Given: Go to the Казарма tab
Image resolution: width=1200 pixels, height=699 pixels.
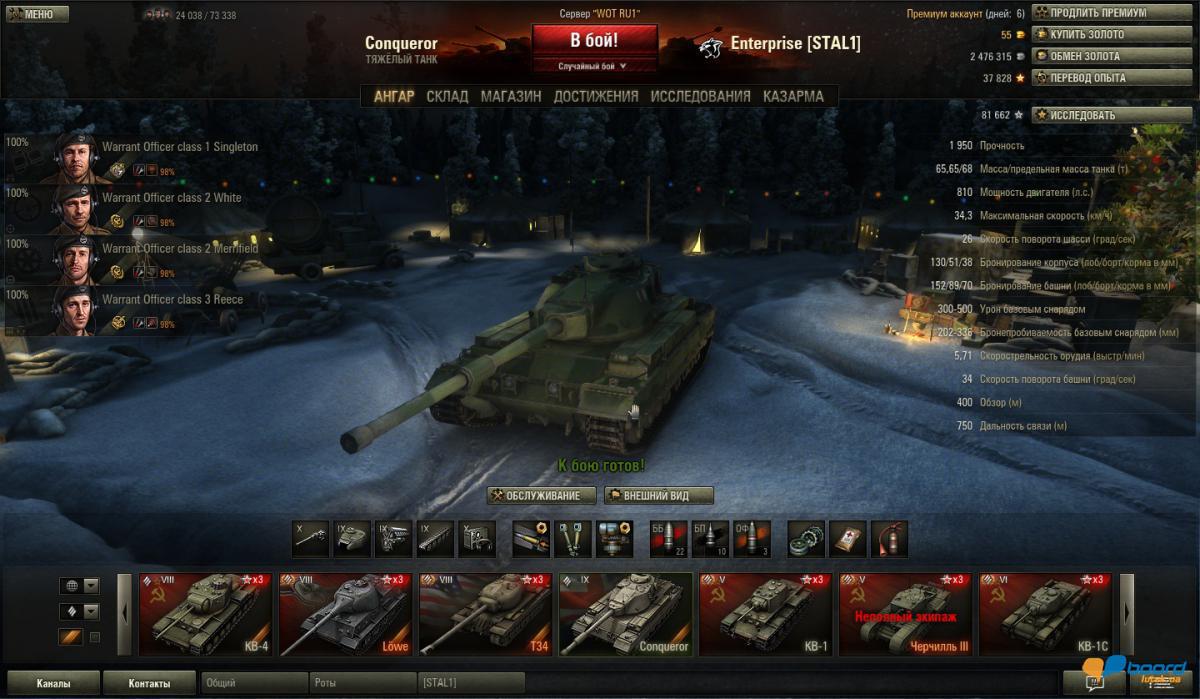Looking at the screenshot, I should [793, 96].
